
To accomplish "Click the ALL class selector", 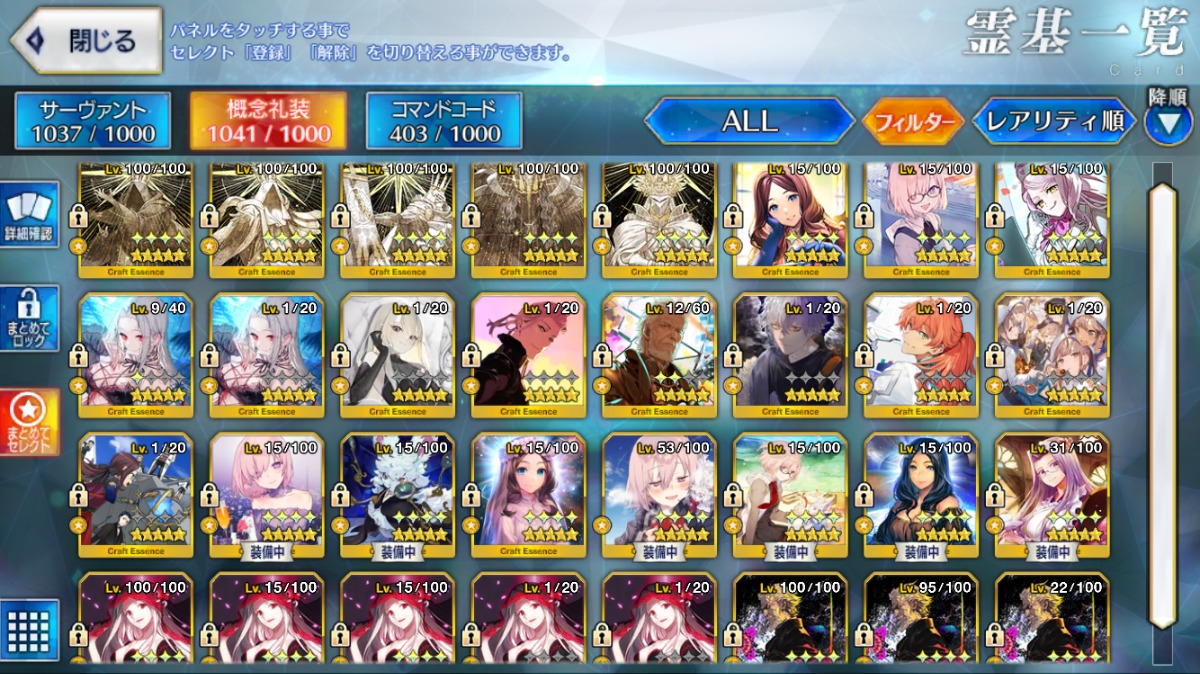I will pyautogui.click(x=748, y=122).
